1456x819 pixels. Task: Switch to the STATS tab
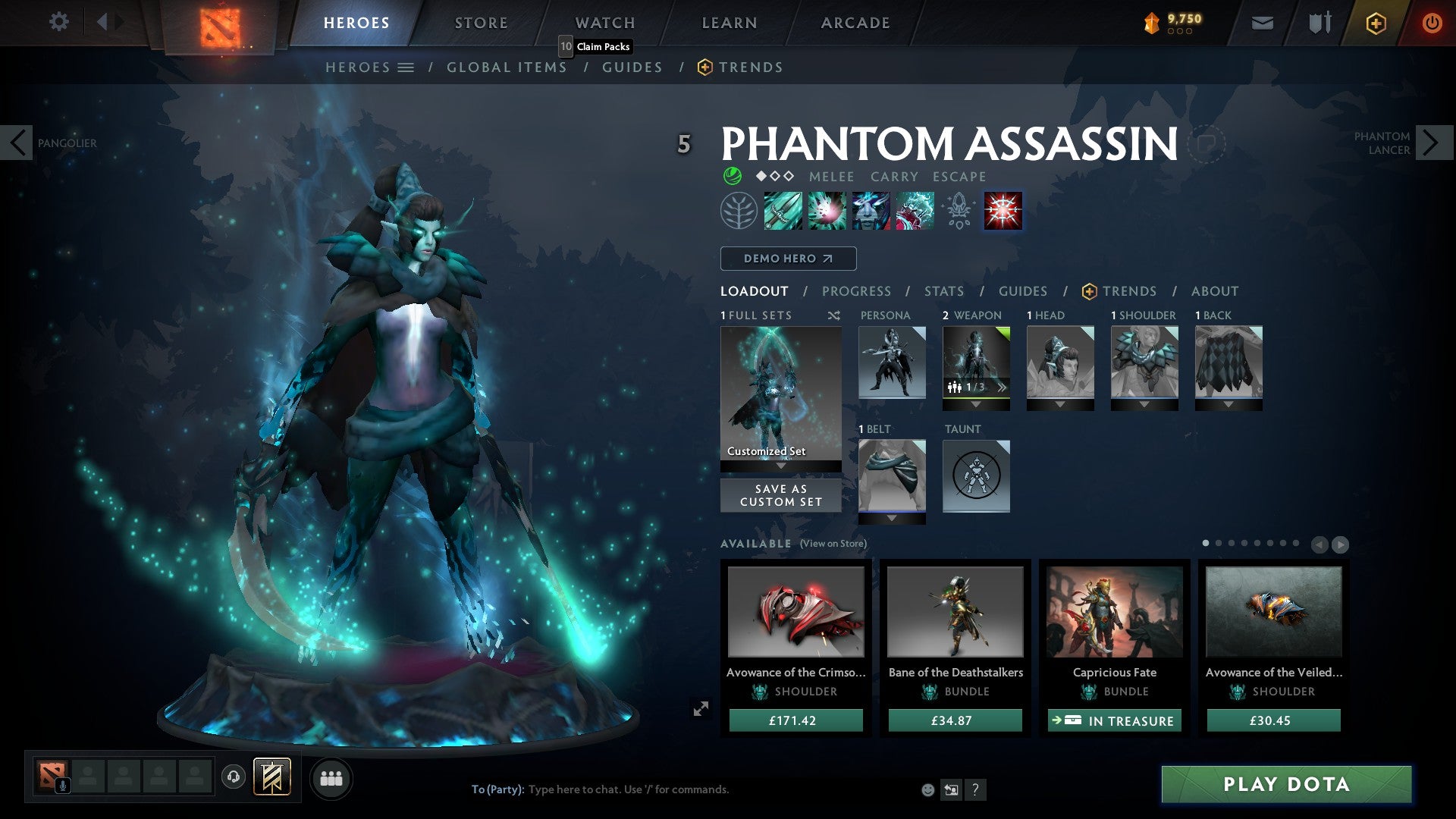[943, 290]
